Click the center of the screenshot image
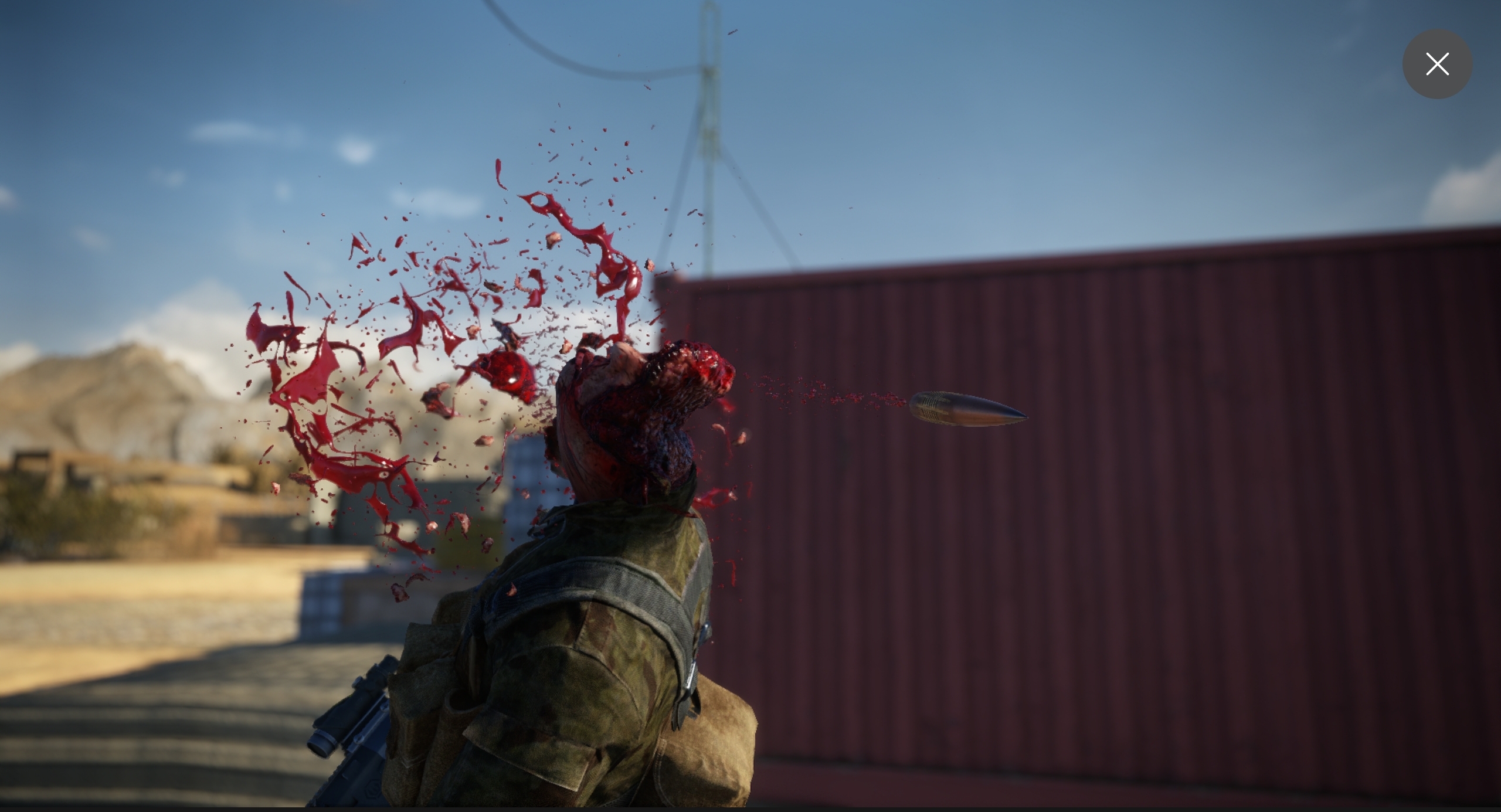 click(x=750, y=406)
